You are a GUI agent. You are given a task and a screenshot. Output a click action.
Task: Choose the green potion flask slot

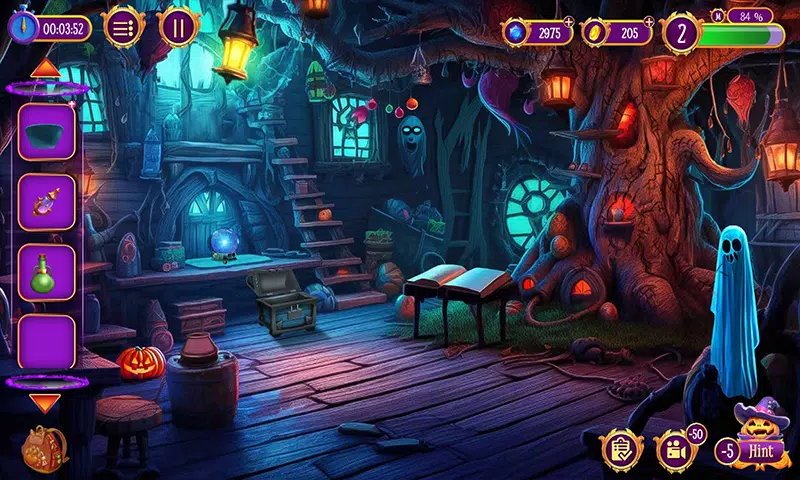46,271
